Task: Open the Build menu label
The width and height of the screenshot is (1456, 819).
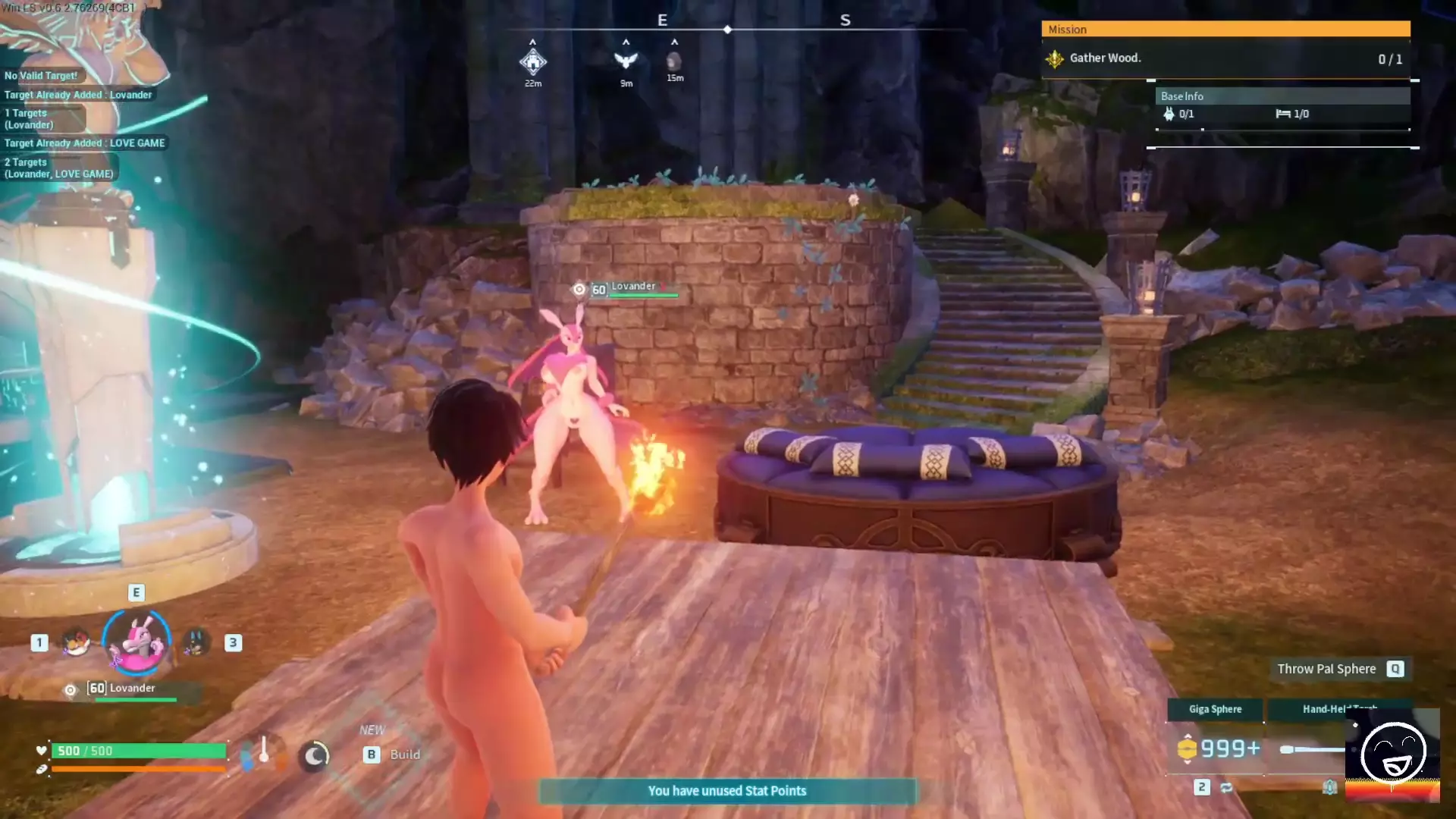Action: (404, 755)
